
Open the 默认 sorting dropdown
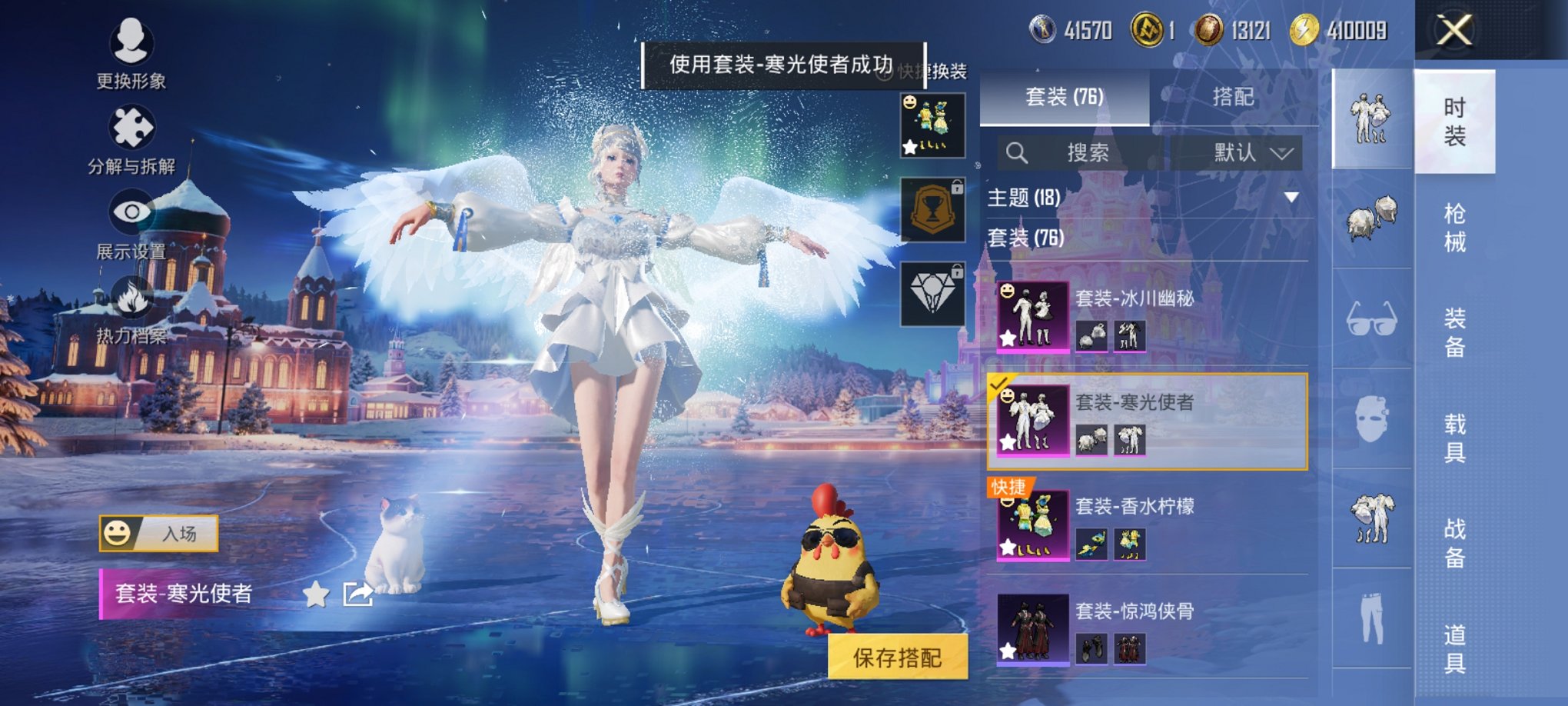click(x=1243, y=152)
